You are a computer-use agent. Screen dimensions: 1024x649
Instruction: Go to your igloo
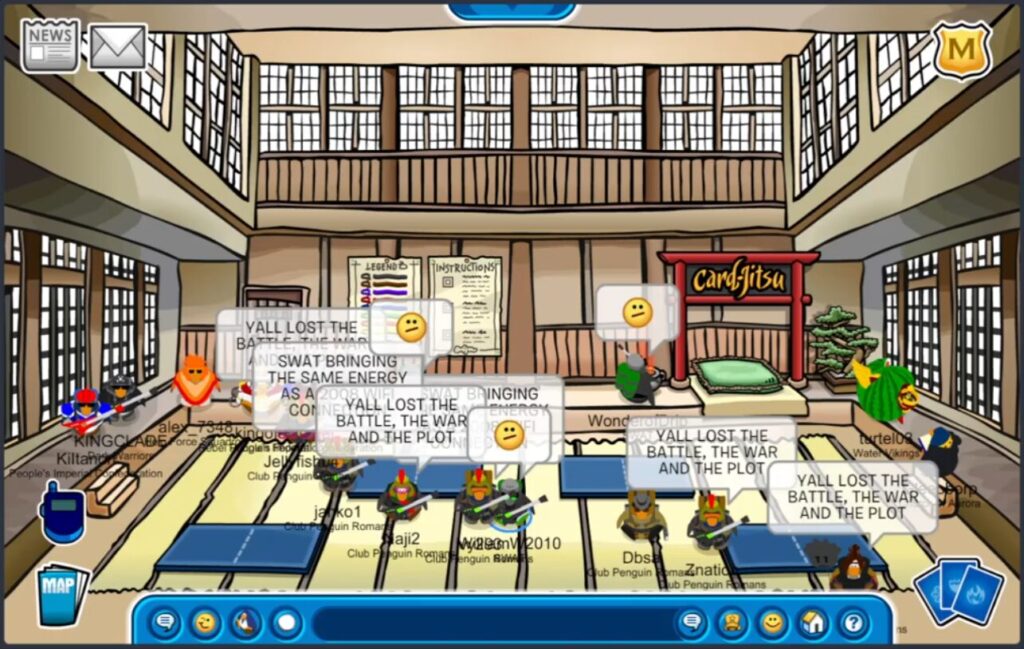(812, 624)
